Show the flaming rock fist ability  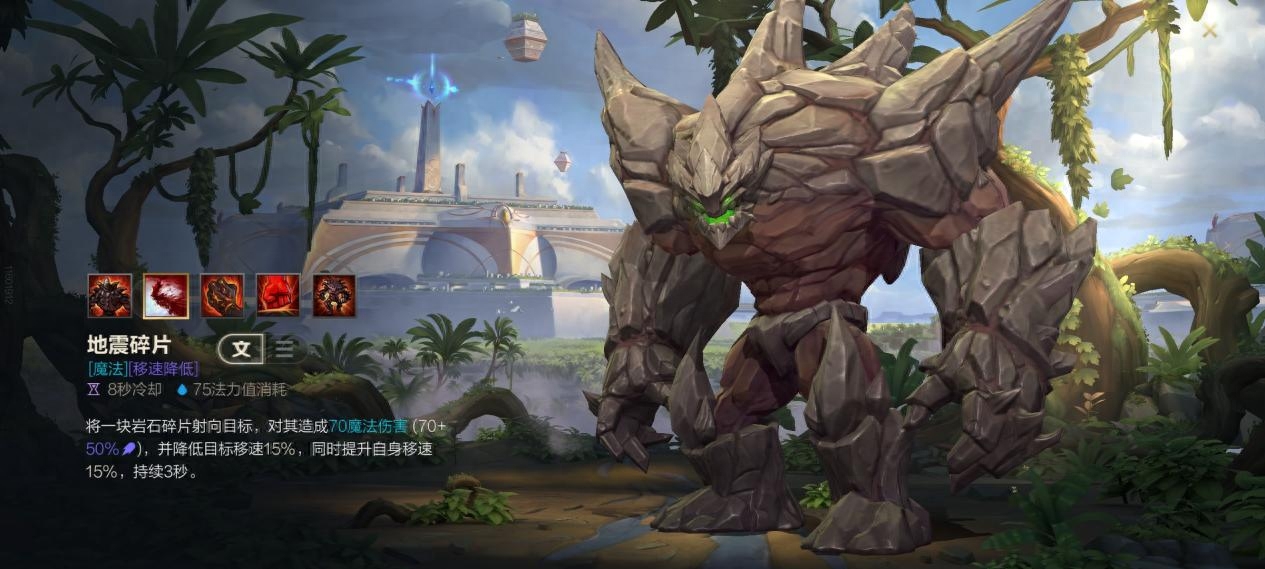click(222, 296)
